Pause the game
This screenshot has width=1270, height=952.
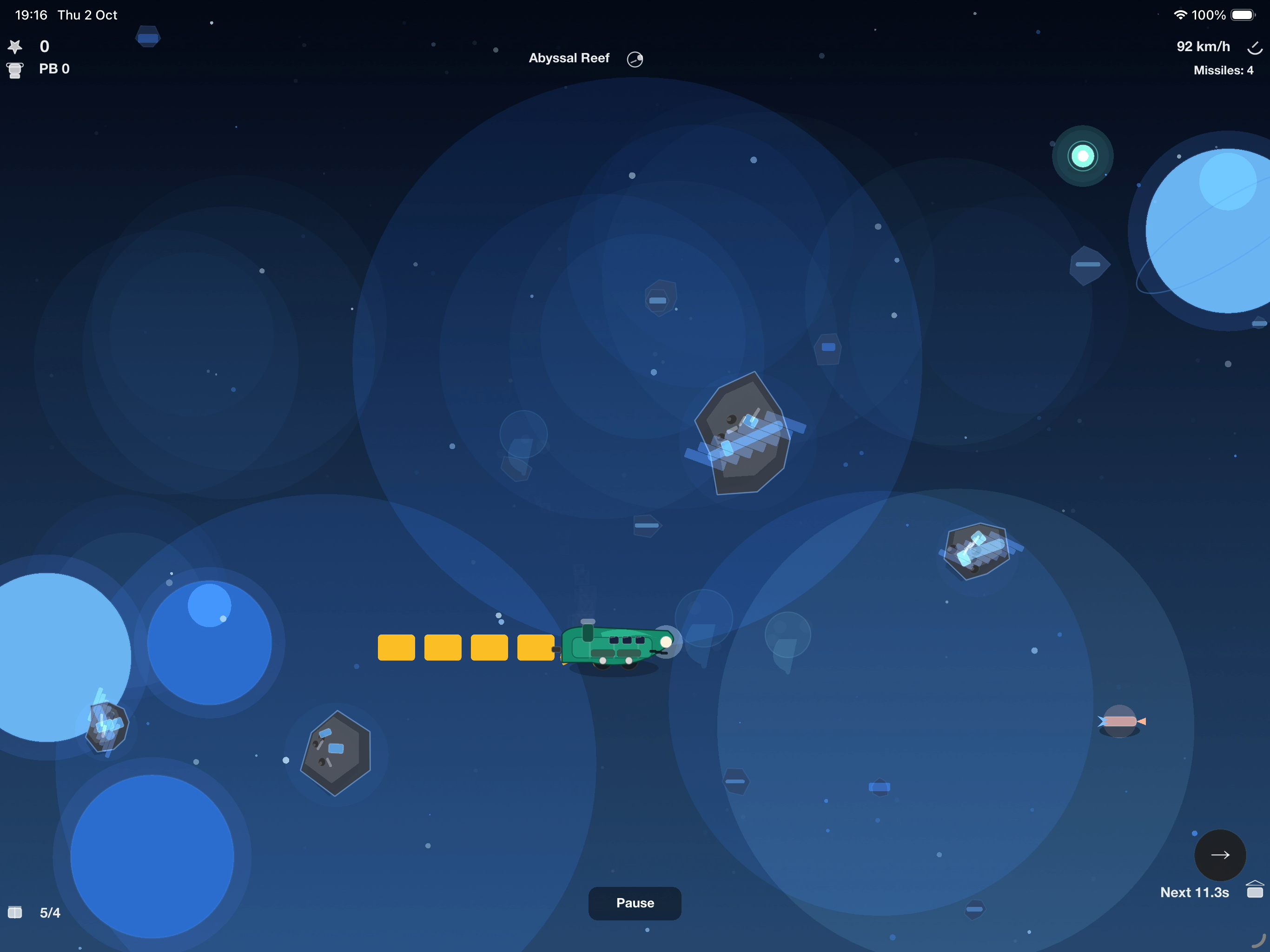pos(635,903)
